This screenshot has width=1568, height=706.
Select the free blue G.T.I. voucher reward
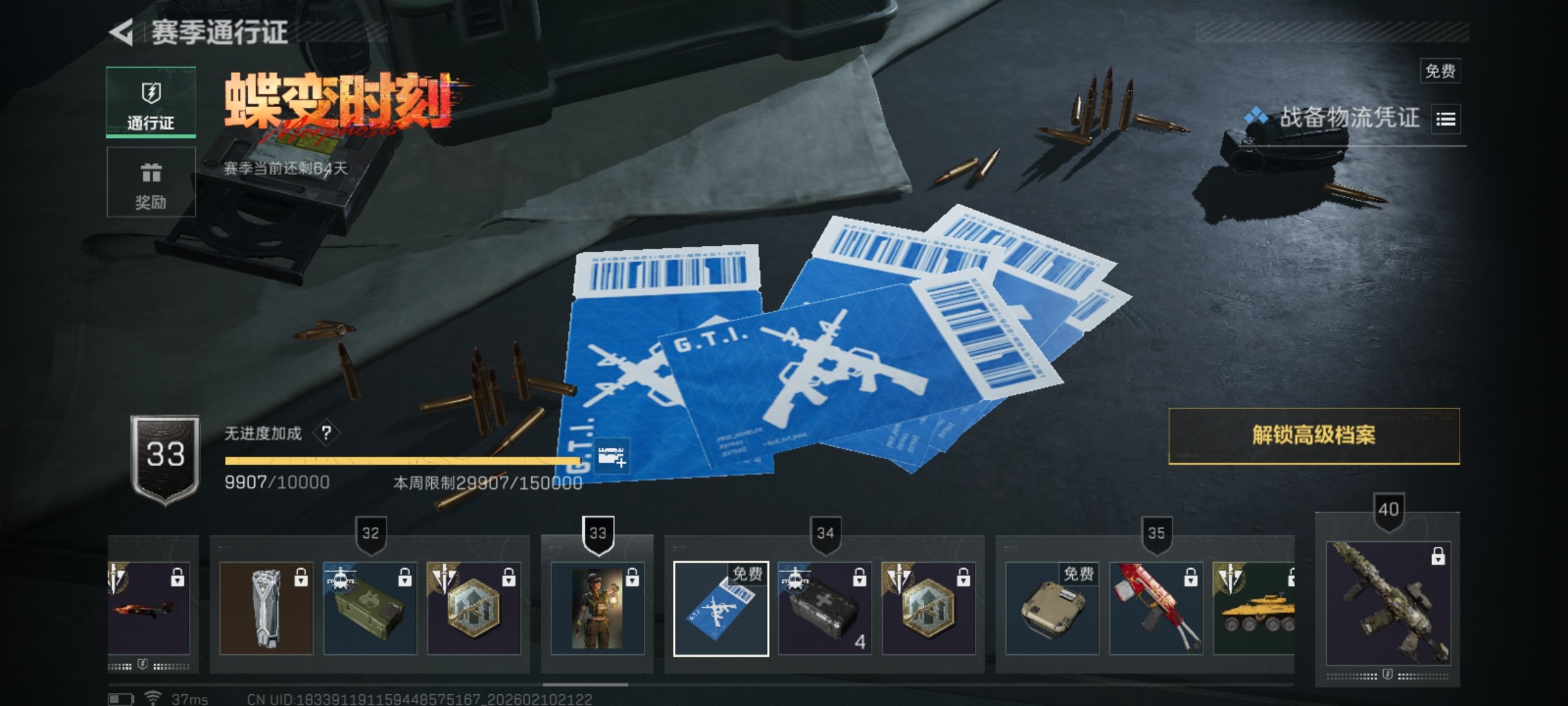721,609
